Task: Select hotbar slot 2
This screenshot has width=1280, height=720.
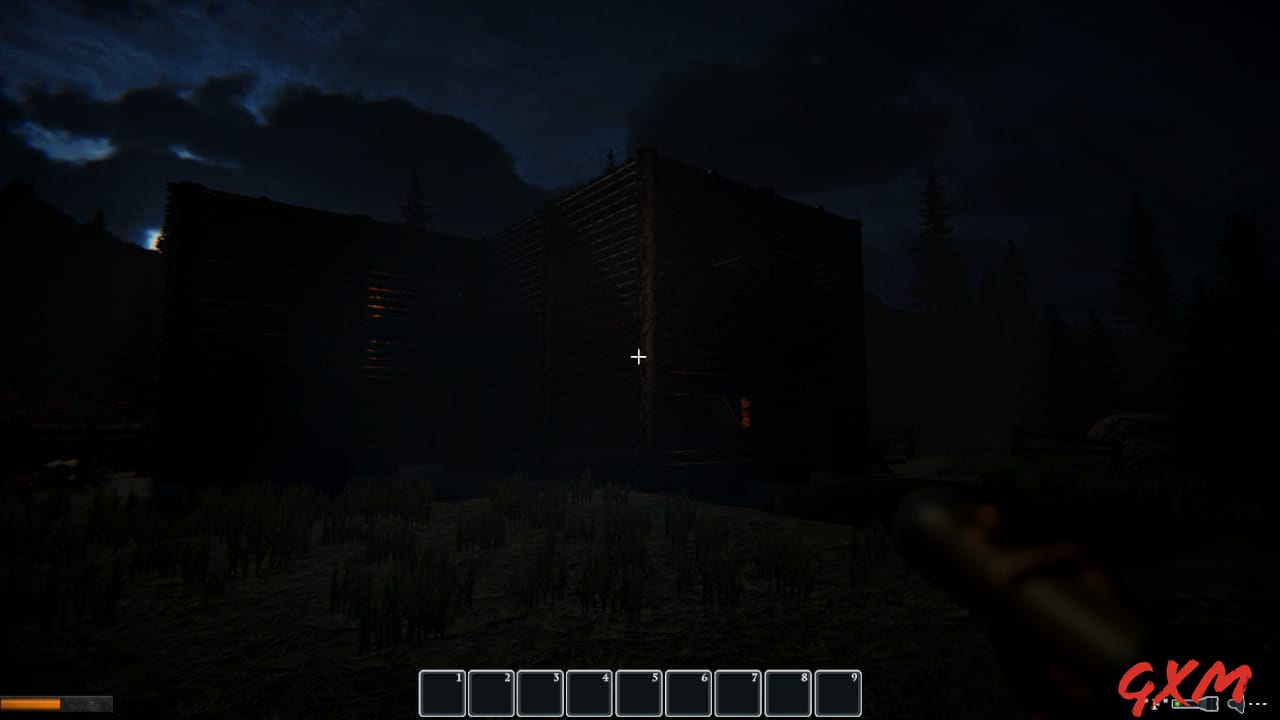Action: click(x=490, y=692)
